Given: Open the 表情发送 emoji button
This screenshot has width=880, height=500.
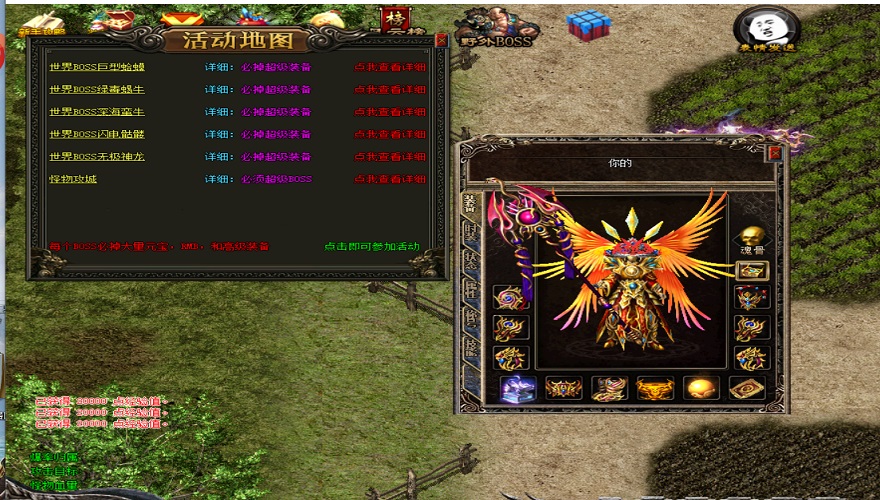Looking at the screenshot, I should click(x=766, y=30).
